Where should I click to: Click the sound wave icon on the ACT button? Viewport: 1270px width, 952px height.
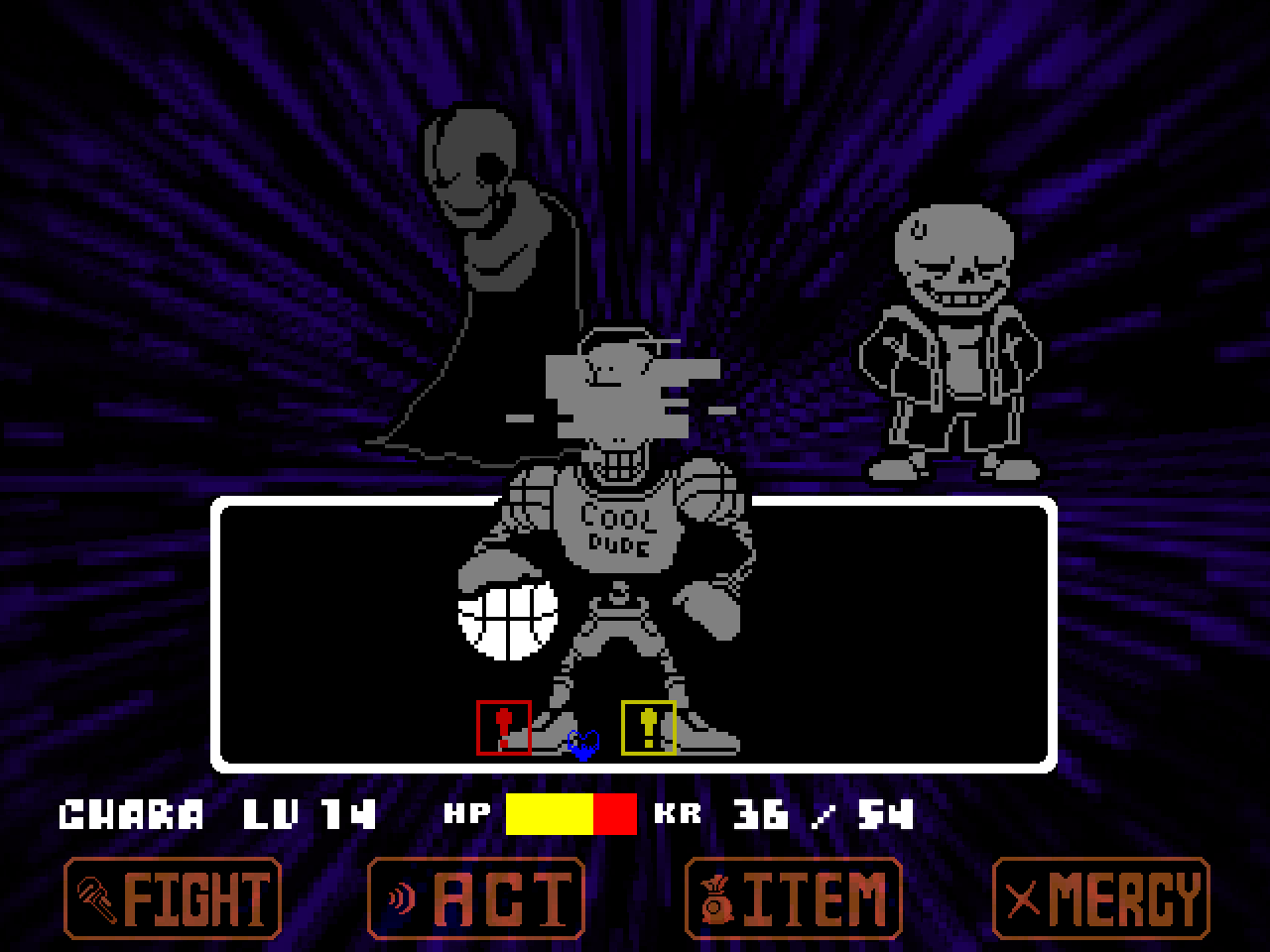401,897
